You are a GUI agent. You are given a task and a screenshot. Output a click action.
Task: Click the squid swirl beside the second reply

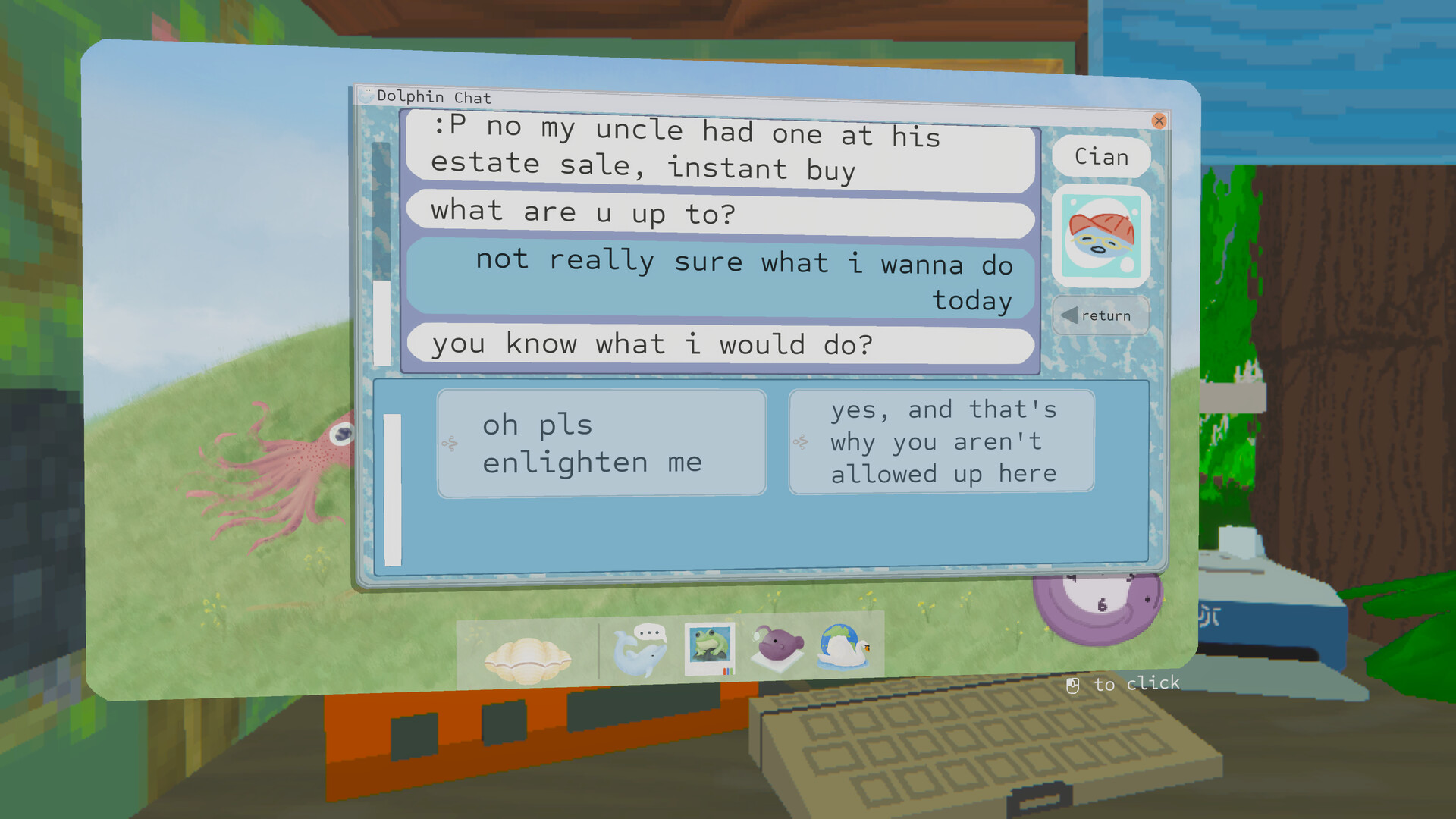coord(802,442)
